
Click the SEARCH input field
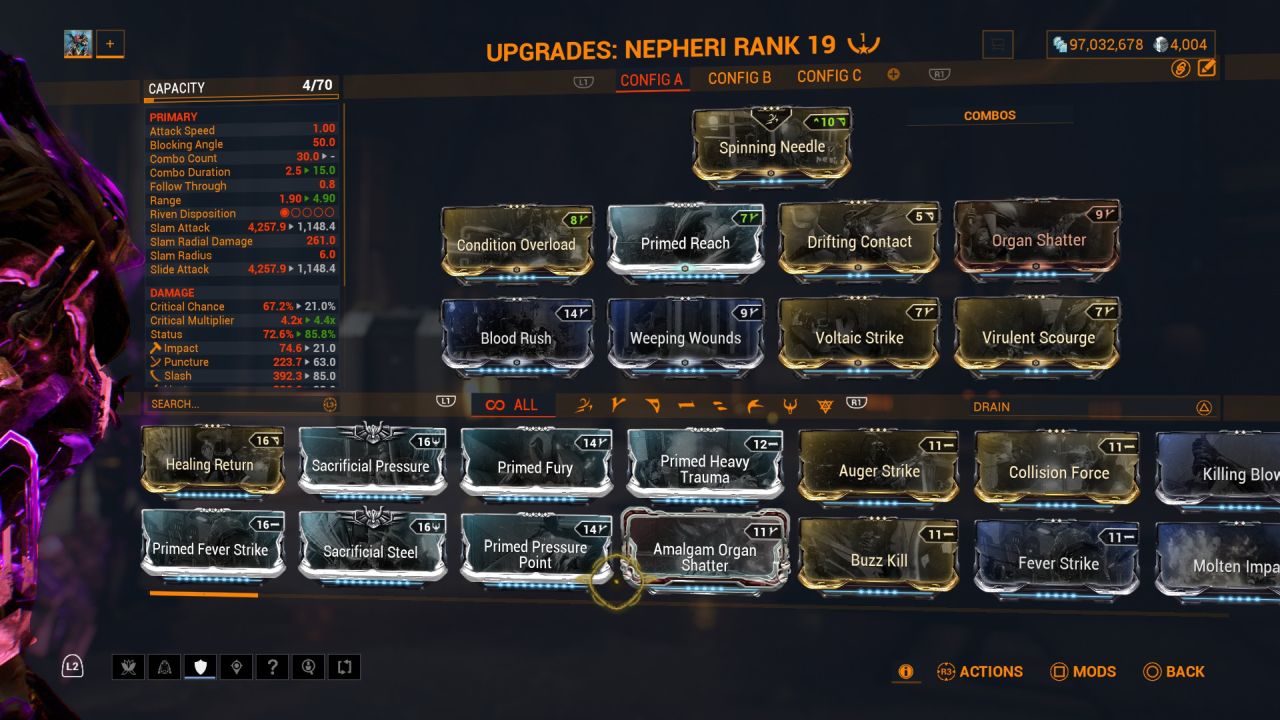pyautogui.click(x=230, y=404)
